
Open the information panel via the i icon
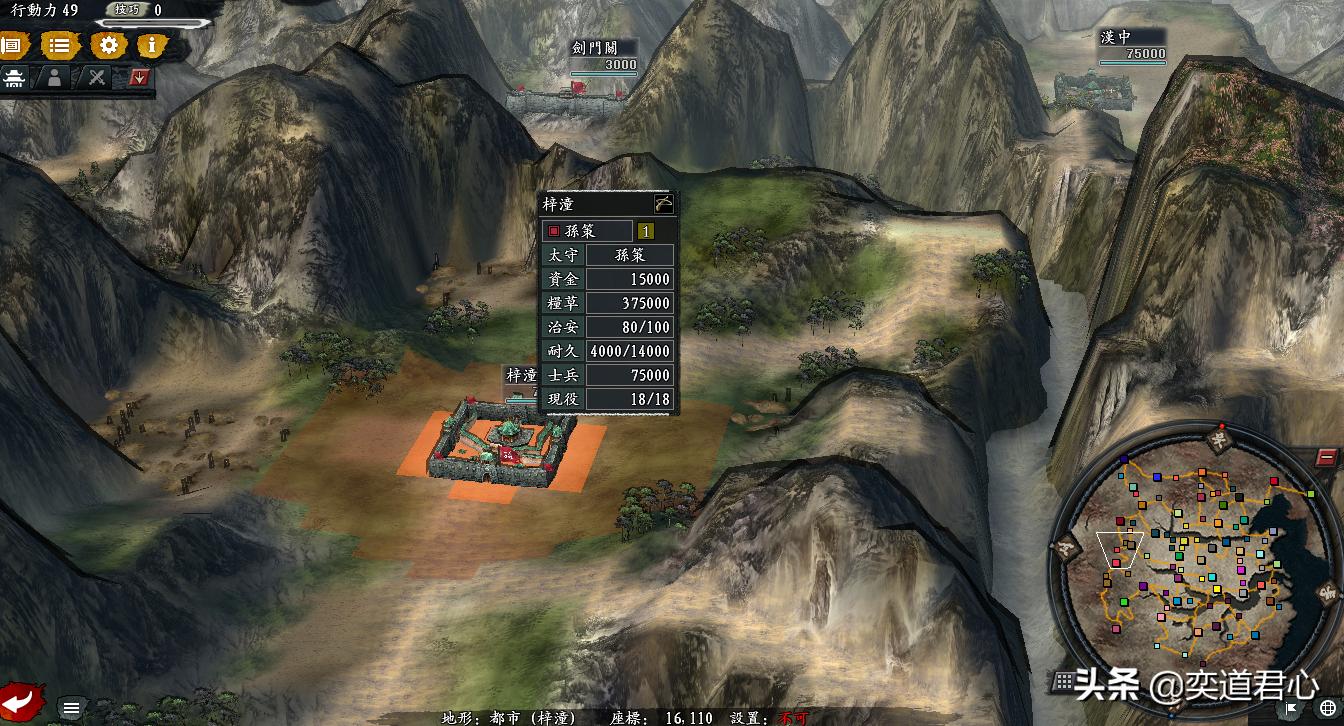[150, 44]
